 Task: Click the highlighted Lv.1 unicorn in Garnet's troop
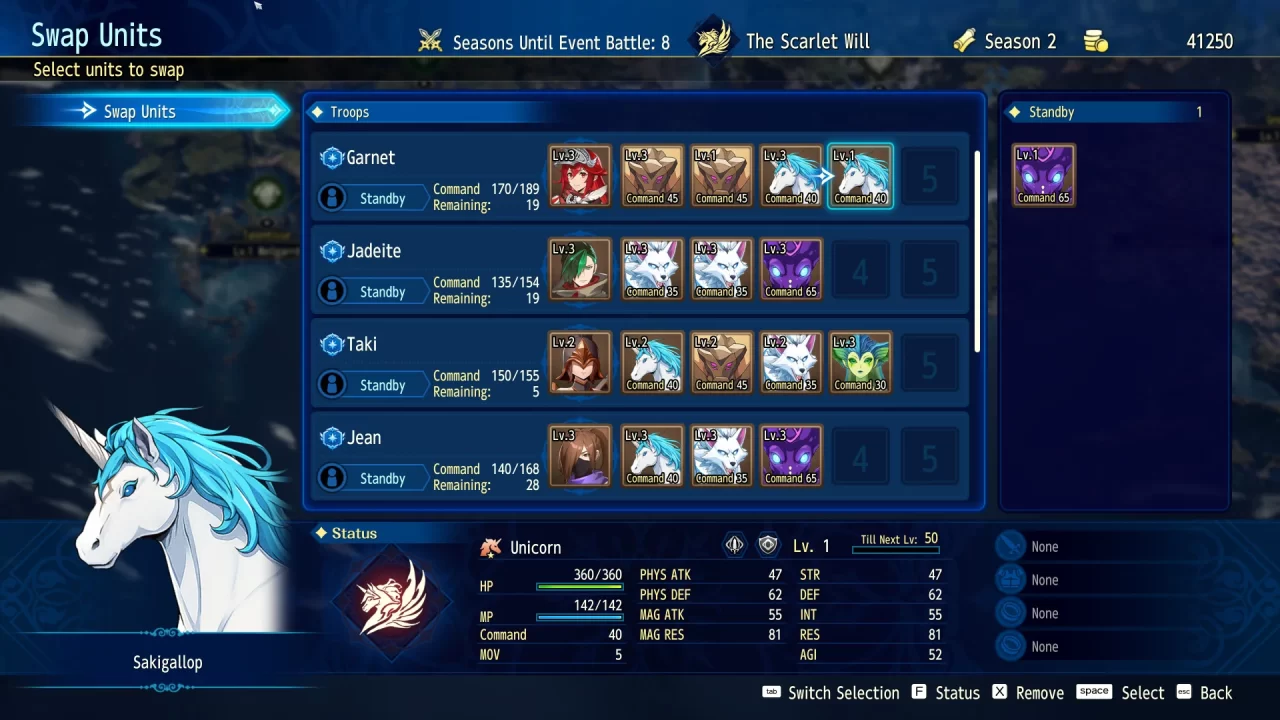(x=860, y=177)
